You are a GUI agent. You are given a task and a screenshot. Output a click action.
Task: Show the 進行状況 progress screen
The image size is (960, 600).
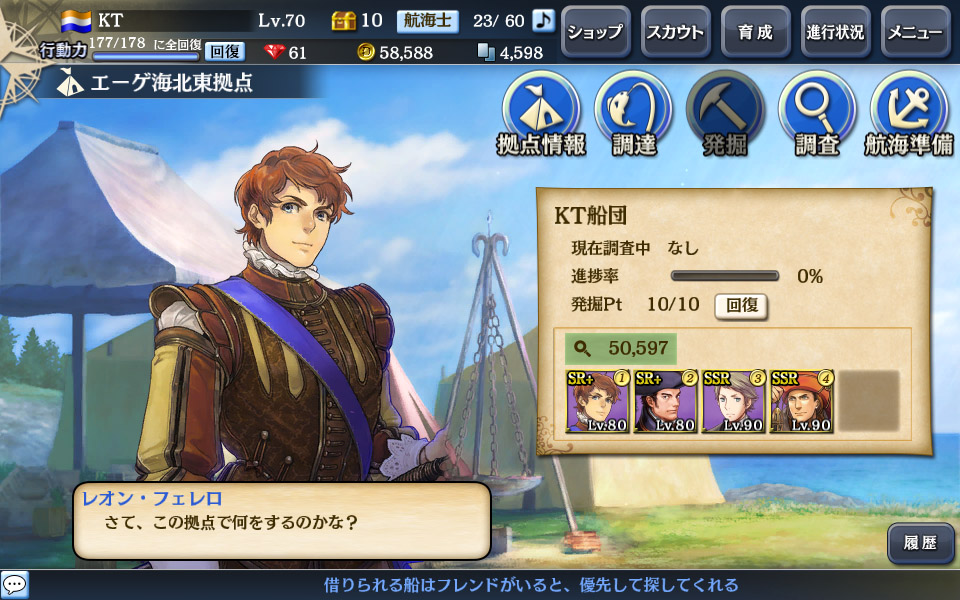point(835,32)
